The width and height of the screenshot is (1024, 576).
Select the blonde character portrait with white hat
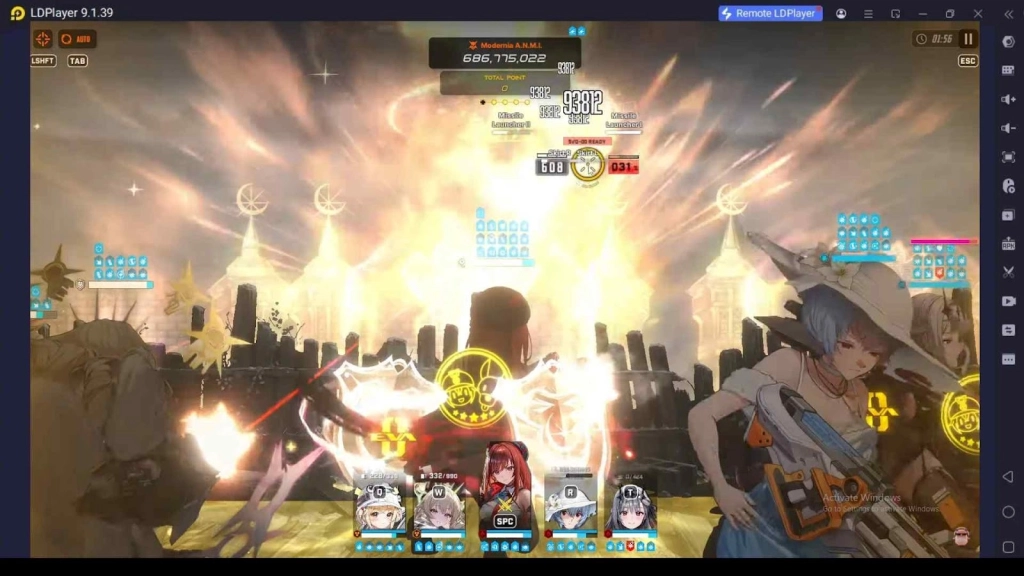coord(381,510)
